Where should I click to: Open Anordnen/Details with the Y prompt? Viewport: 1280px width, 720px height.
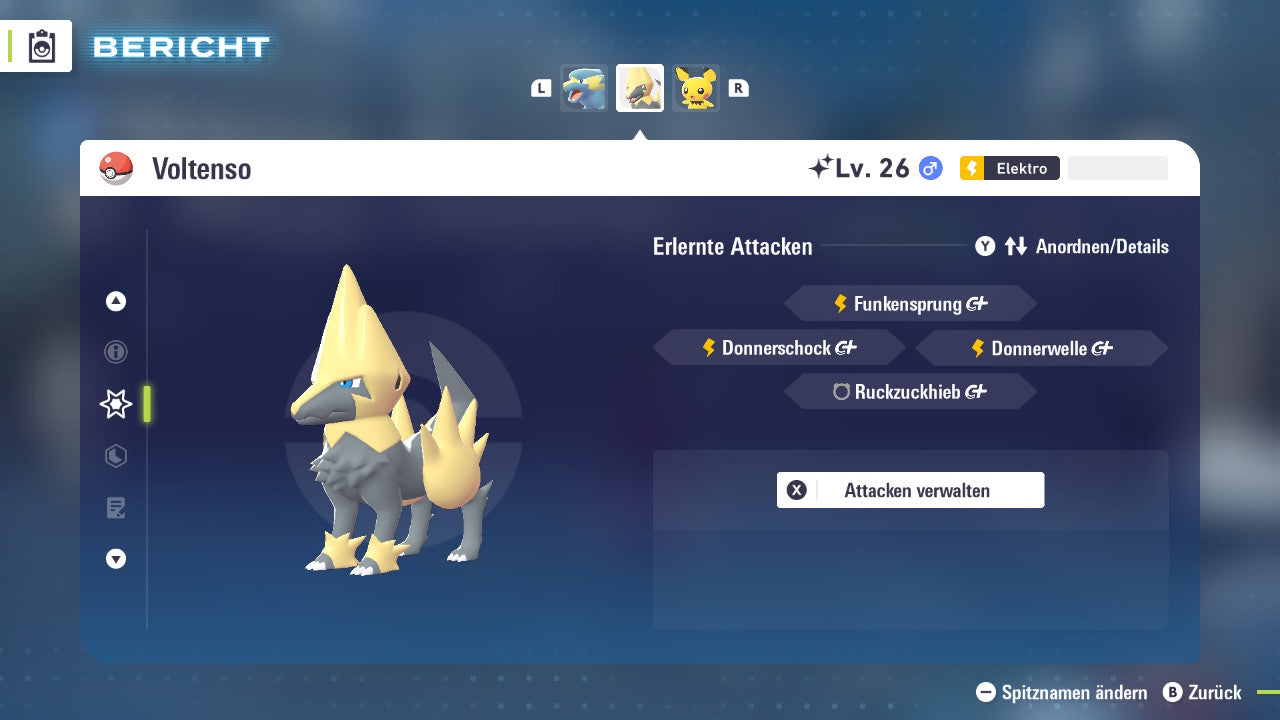985,246
